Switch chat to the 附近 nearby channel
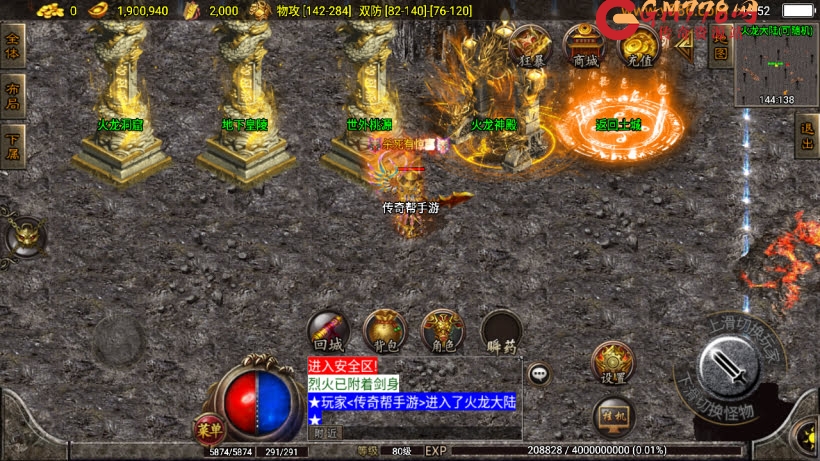Screen dimensions: 820x461 (325, 433)
